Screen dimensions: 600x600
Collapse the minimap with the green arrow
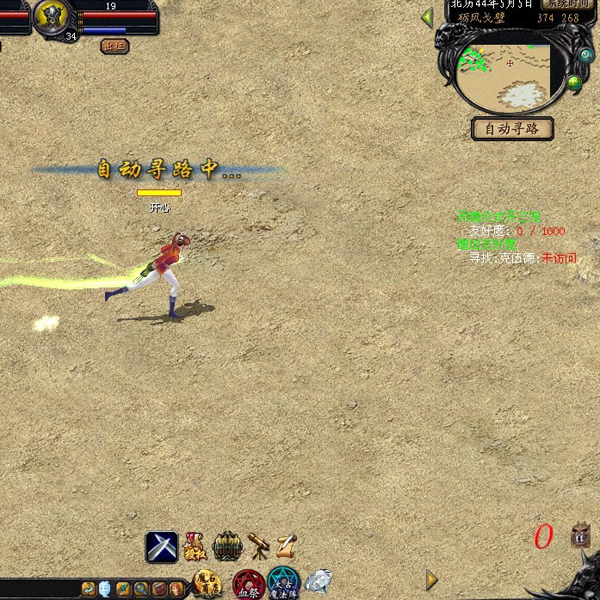[427, 17]
